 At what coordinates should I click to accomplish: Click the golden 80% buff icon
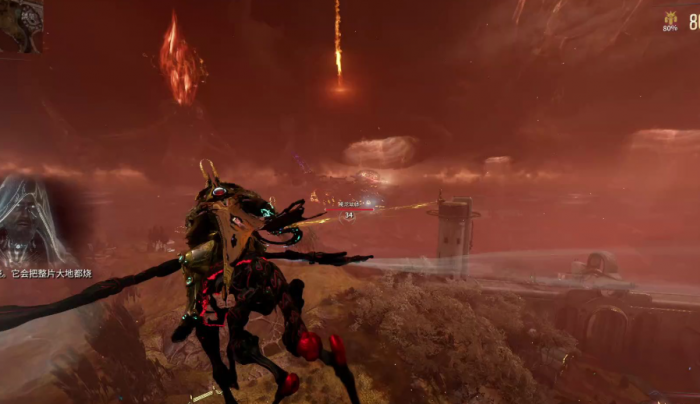670,20
